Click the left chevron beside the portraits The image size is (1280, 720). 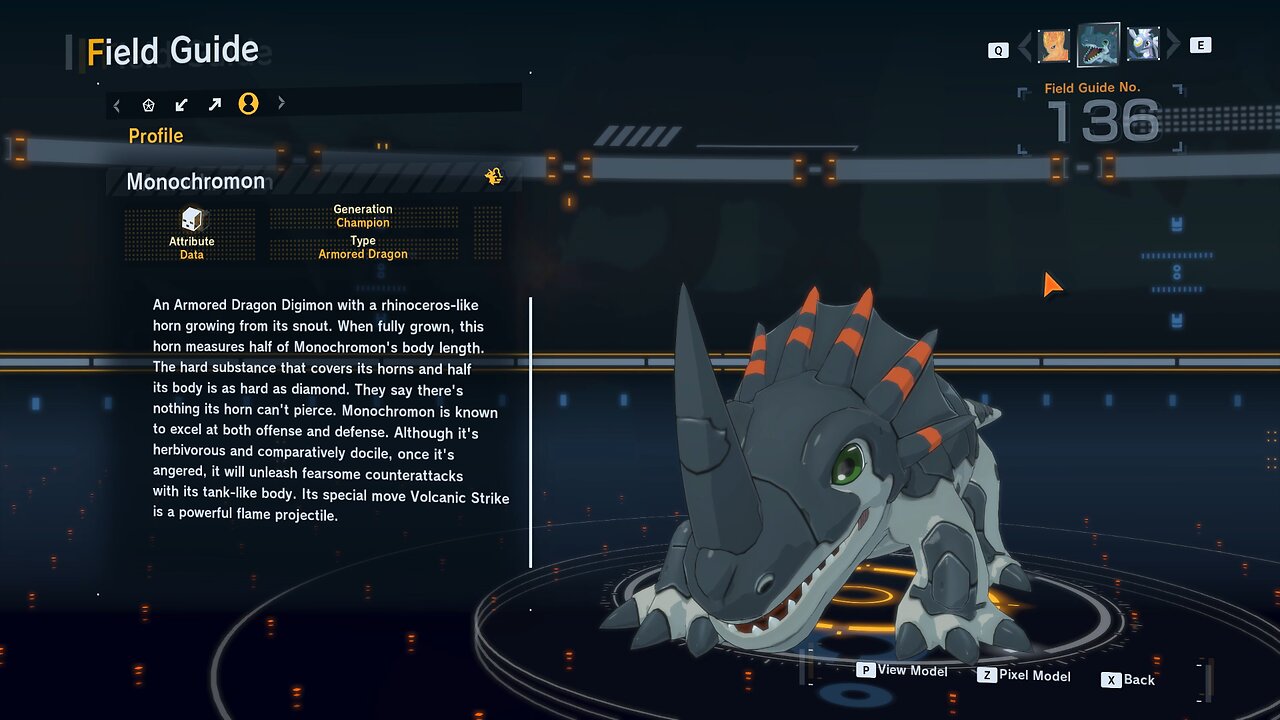[1024, 46]
